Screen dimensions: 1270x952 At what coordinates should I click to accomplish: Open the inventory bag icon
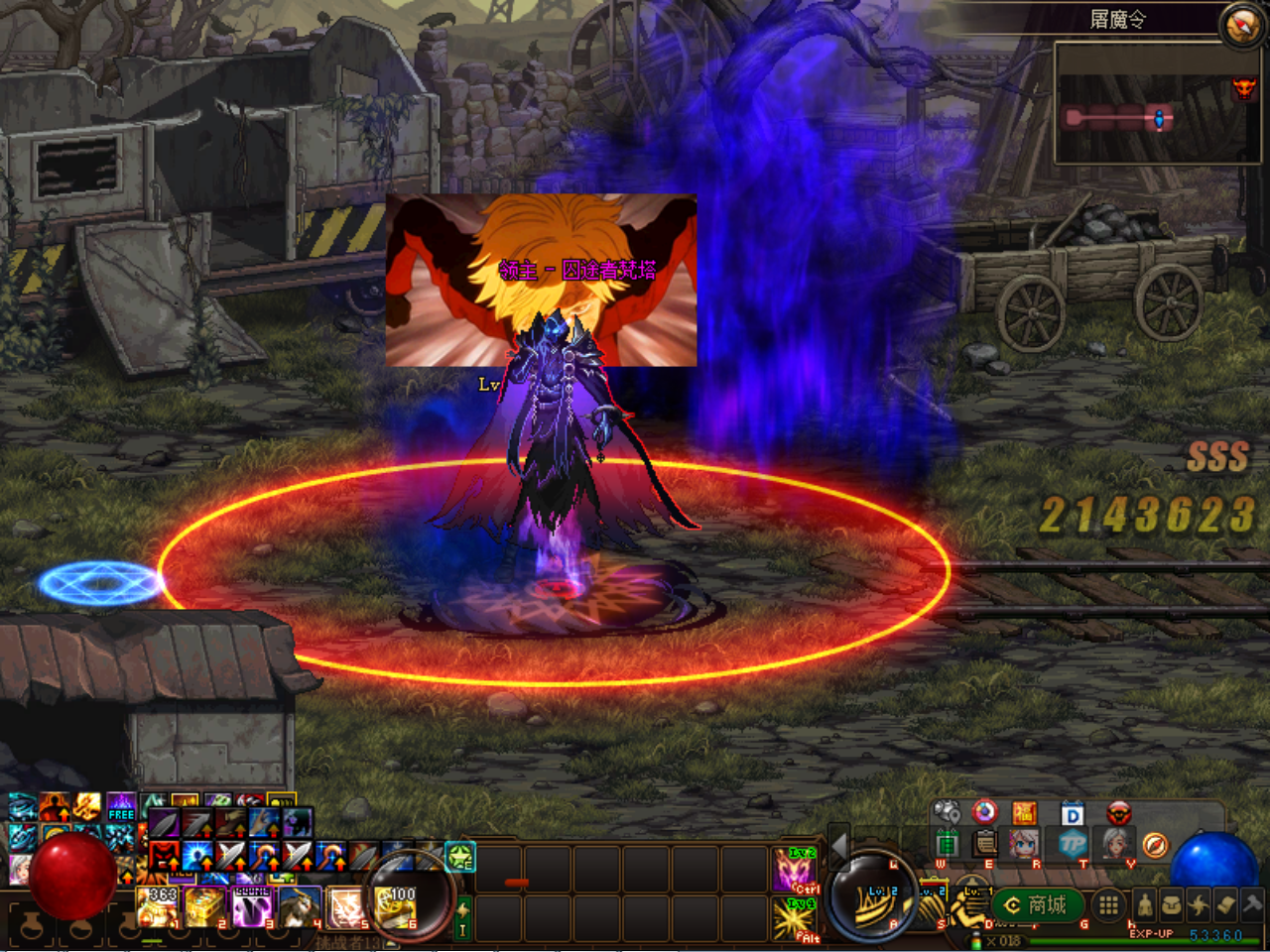[1171, 905]
